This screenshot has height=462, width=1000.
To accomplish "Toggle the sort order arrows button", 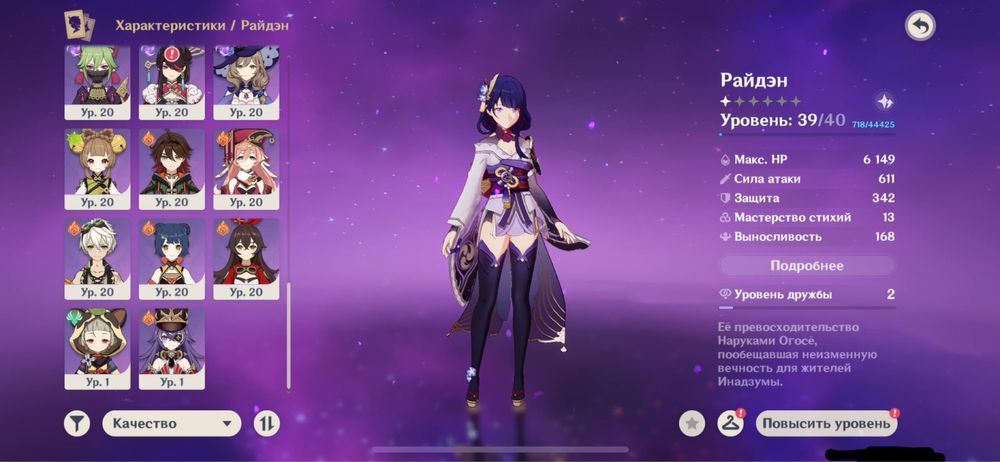I will point(267,423).
